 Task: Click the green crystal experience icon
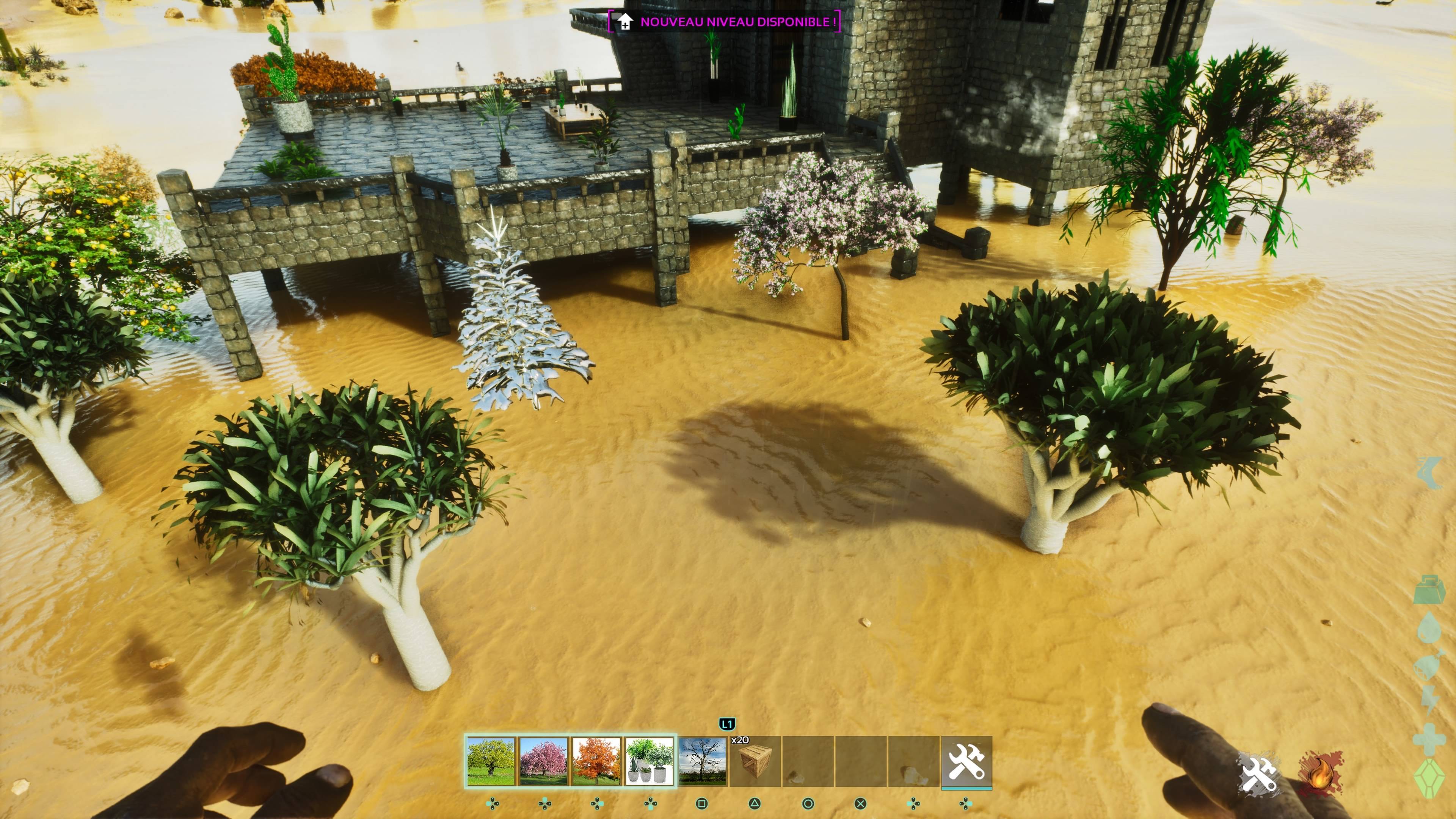[1429, 779]
